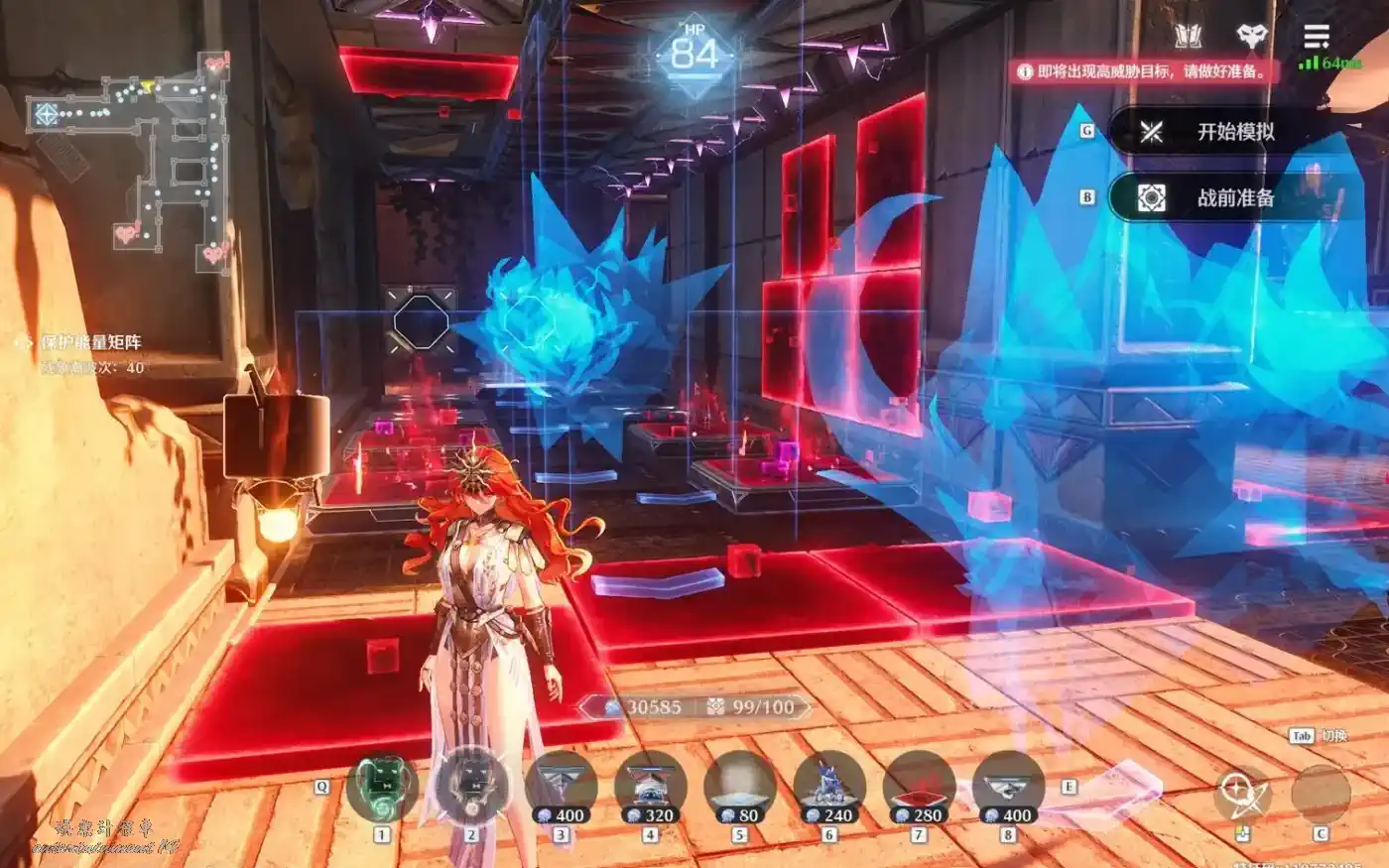
Task: Open the hamburger menu icon
Action: pos(1316,38)
